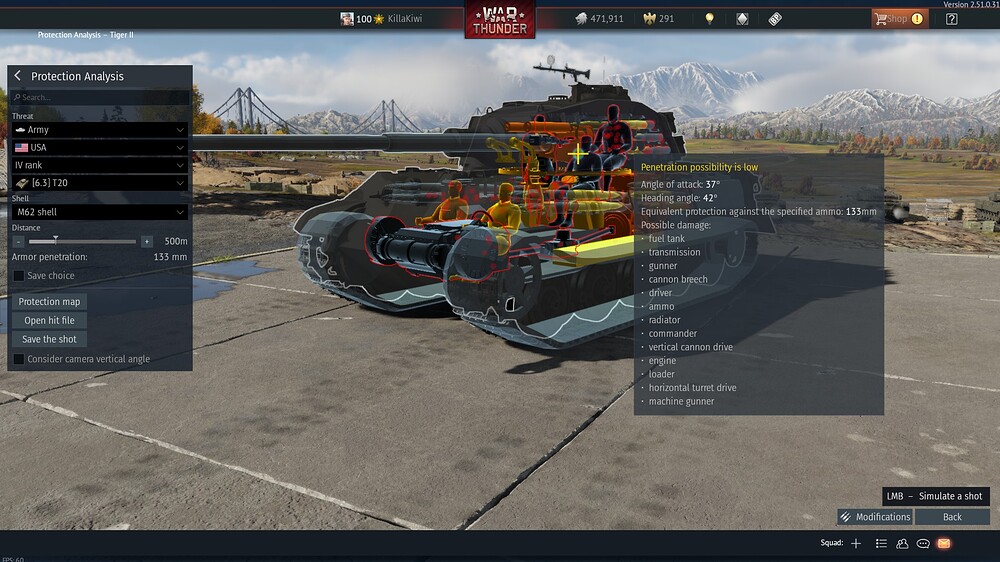The width and height of the screenshot is (1000, 562).
Task: Open the Shop
Action: point(891,19)
